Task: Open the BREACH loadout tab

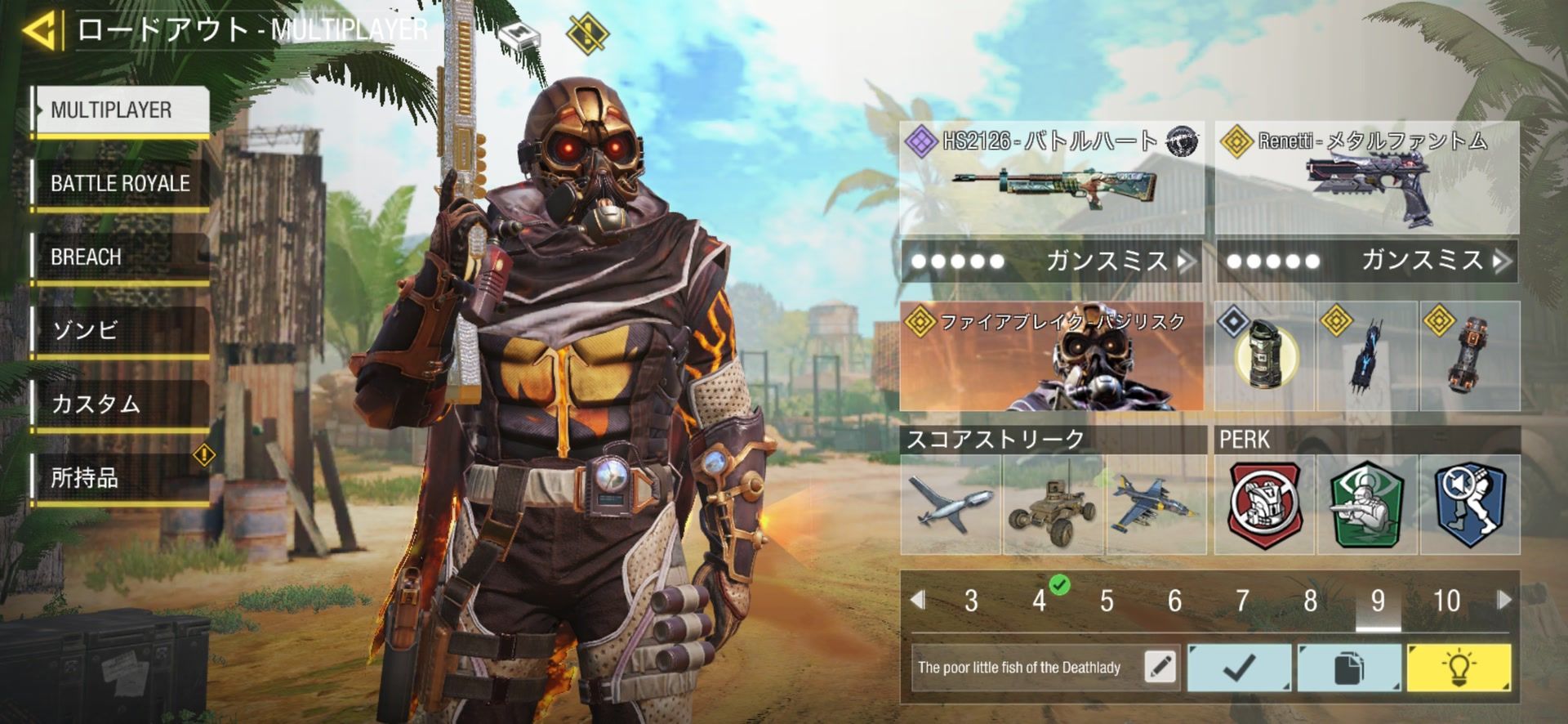Action: click(121, 257)
